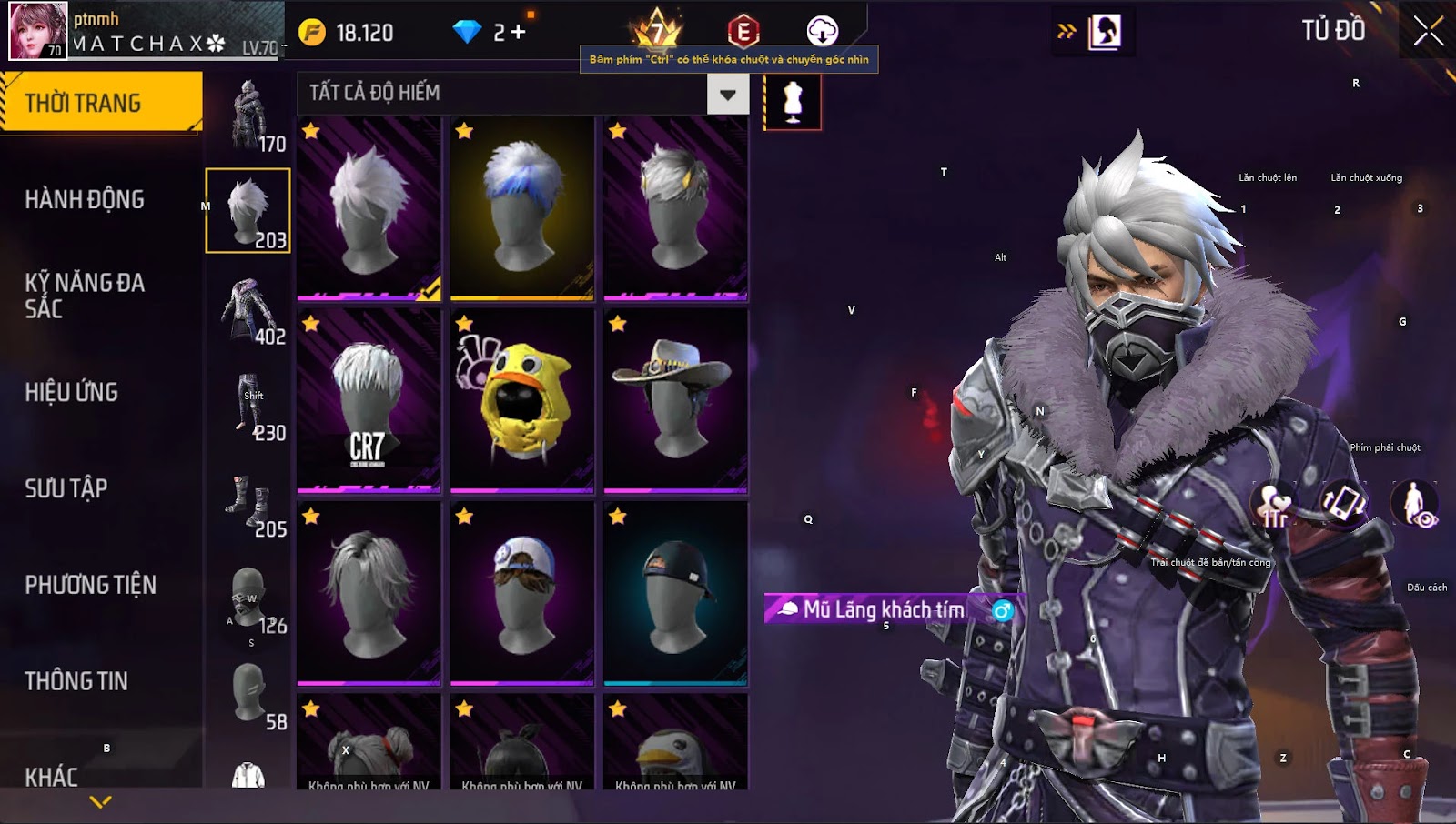
Task: Switch to the jacket subcategory showing 402
Action: point(248,310)
